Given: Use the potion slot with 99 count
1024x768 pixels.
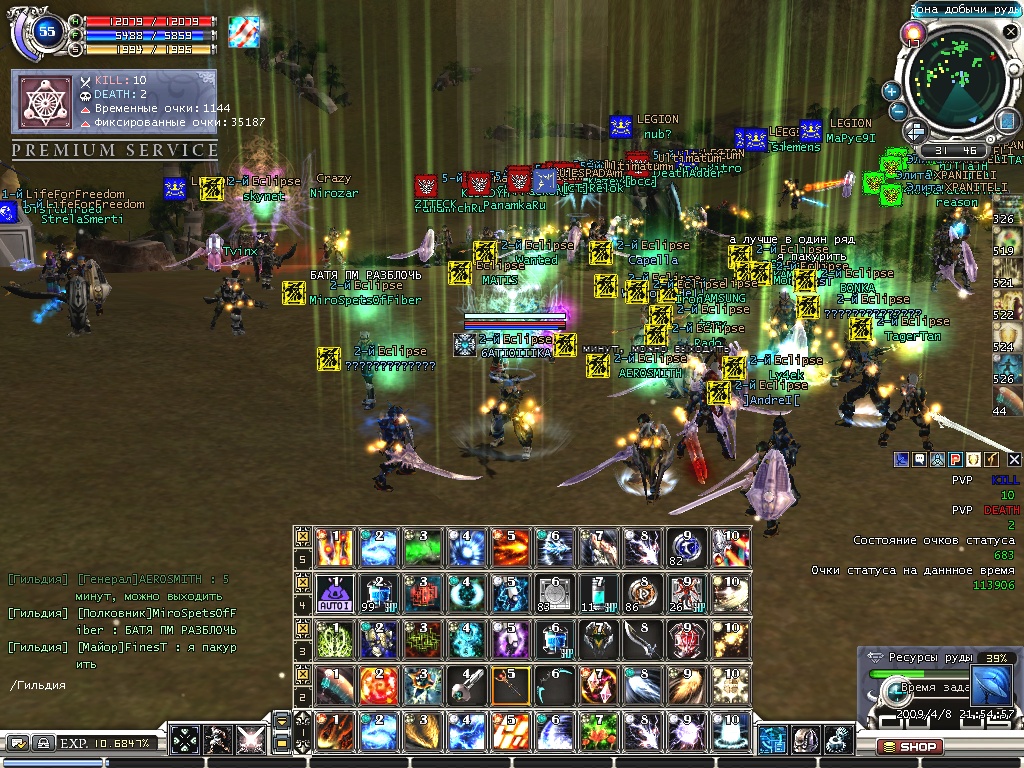Looking at the screenshot, I should click(x=376, y=592).
